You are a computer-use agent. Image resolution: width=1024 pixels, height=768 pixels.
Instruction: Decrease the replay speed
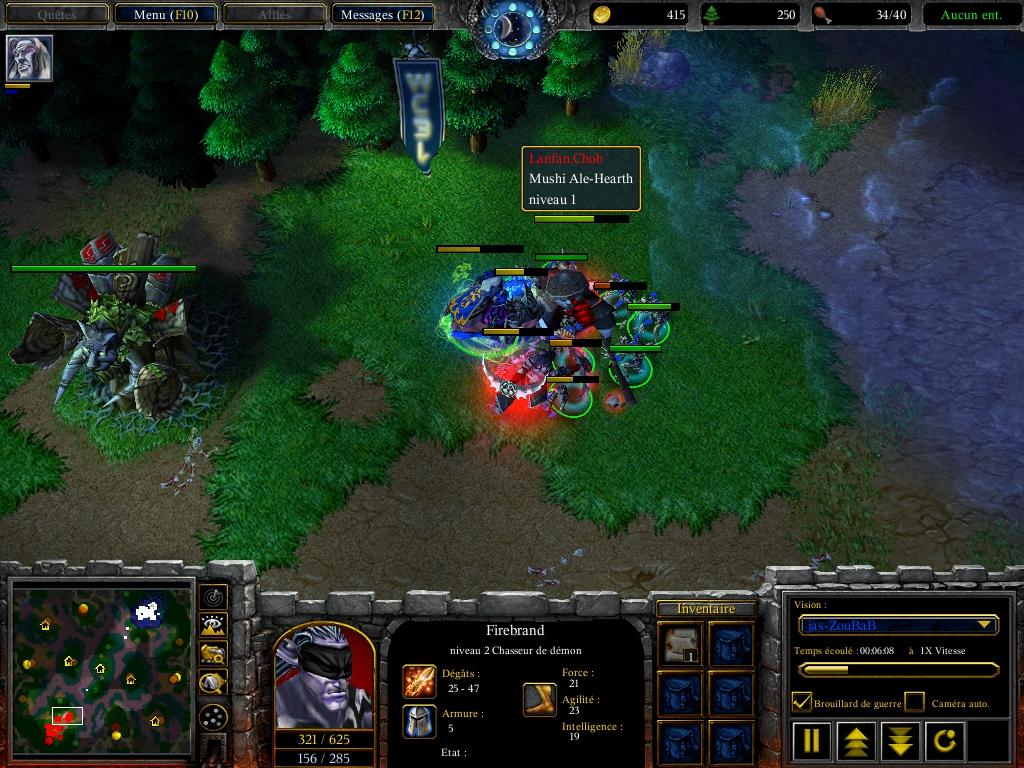[x=900, y=741]
